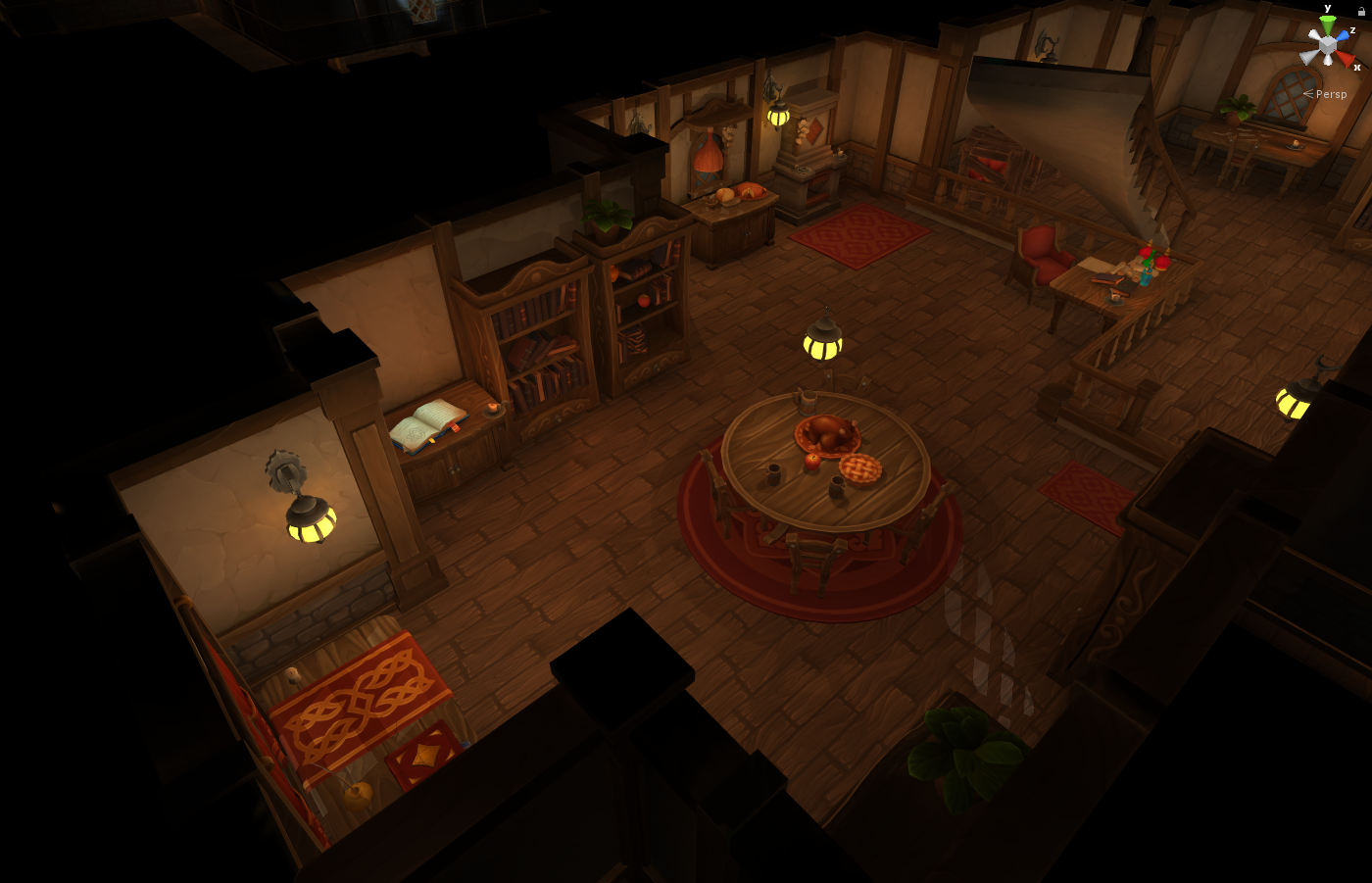Toggle the scene view rotation lock
Viewport: 1372px width, 883px height.
(1361, 11)
